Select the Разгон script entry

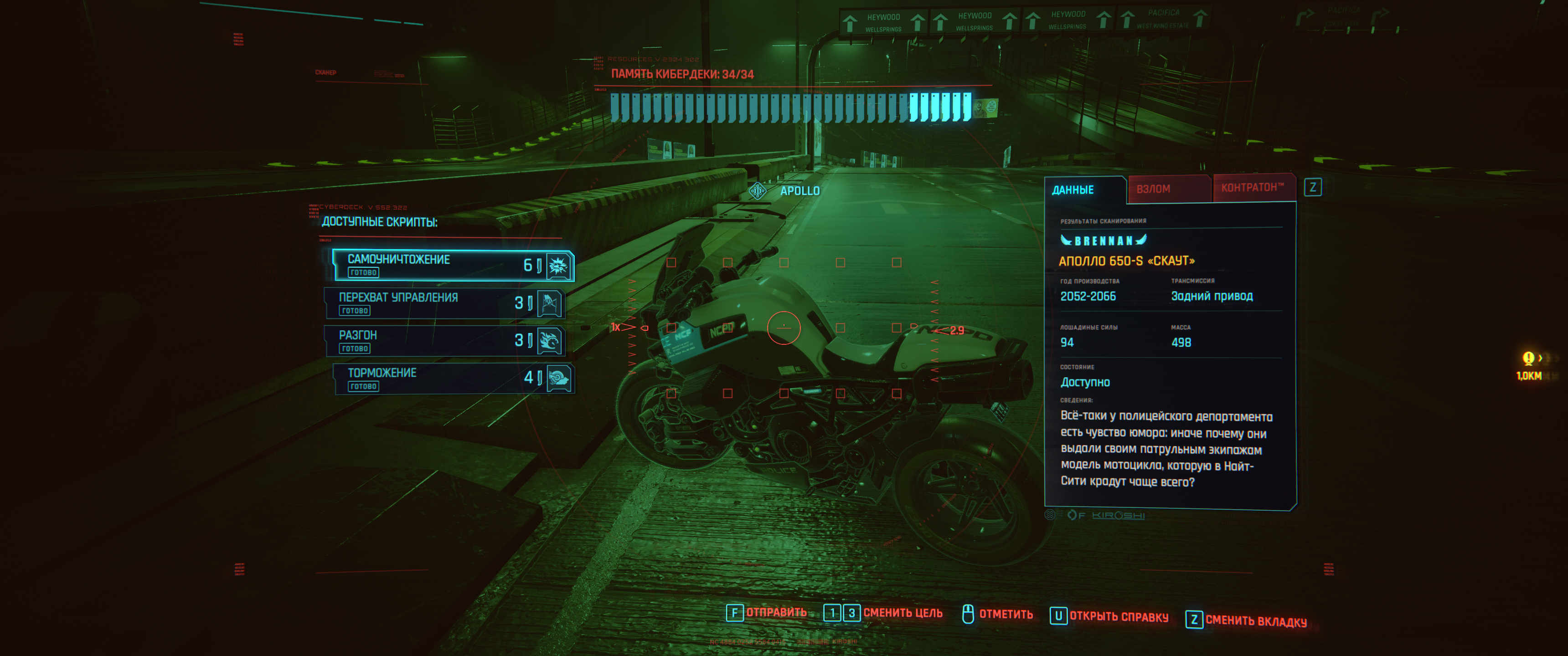pyautogui.click(x=444, y=341)
